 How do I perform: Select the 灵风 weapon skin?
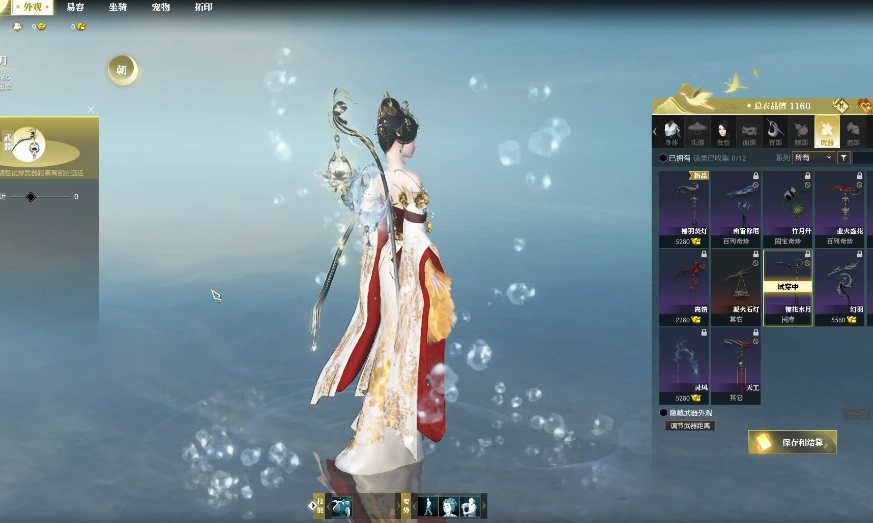[684, 365]
